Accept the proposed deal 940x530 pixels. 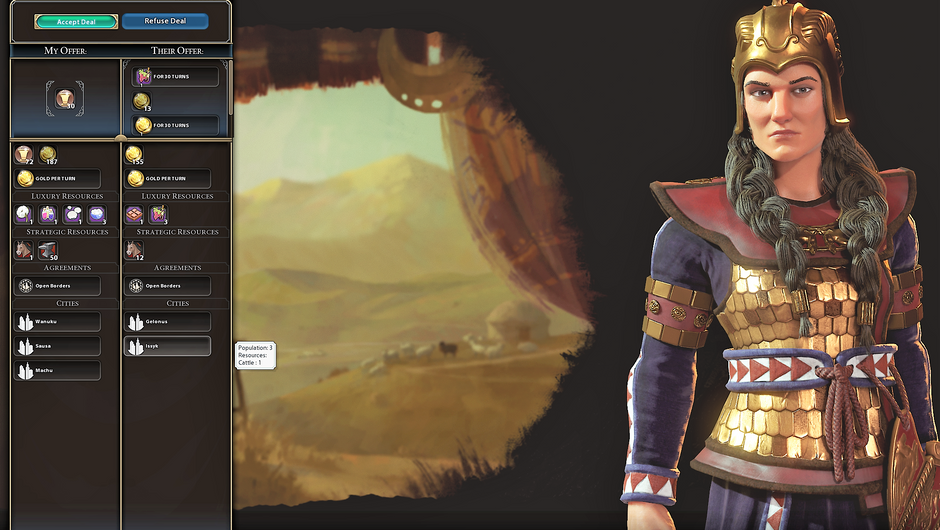(x=75, y=21)
